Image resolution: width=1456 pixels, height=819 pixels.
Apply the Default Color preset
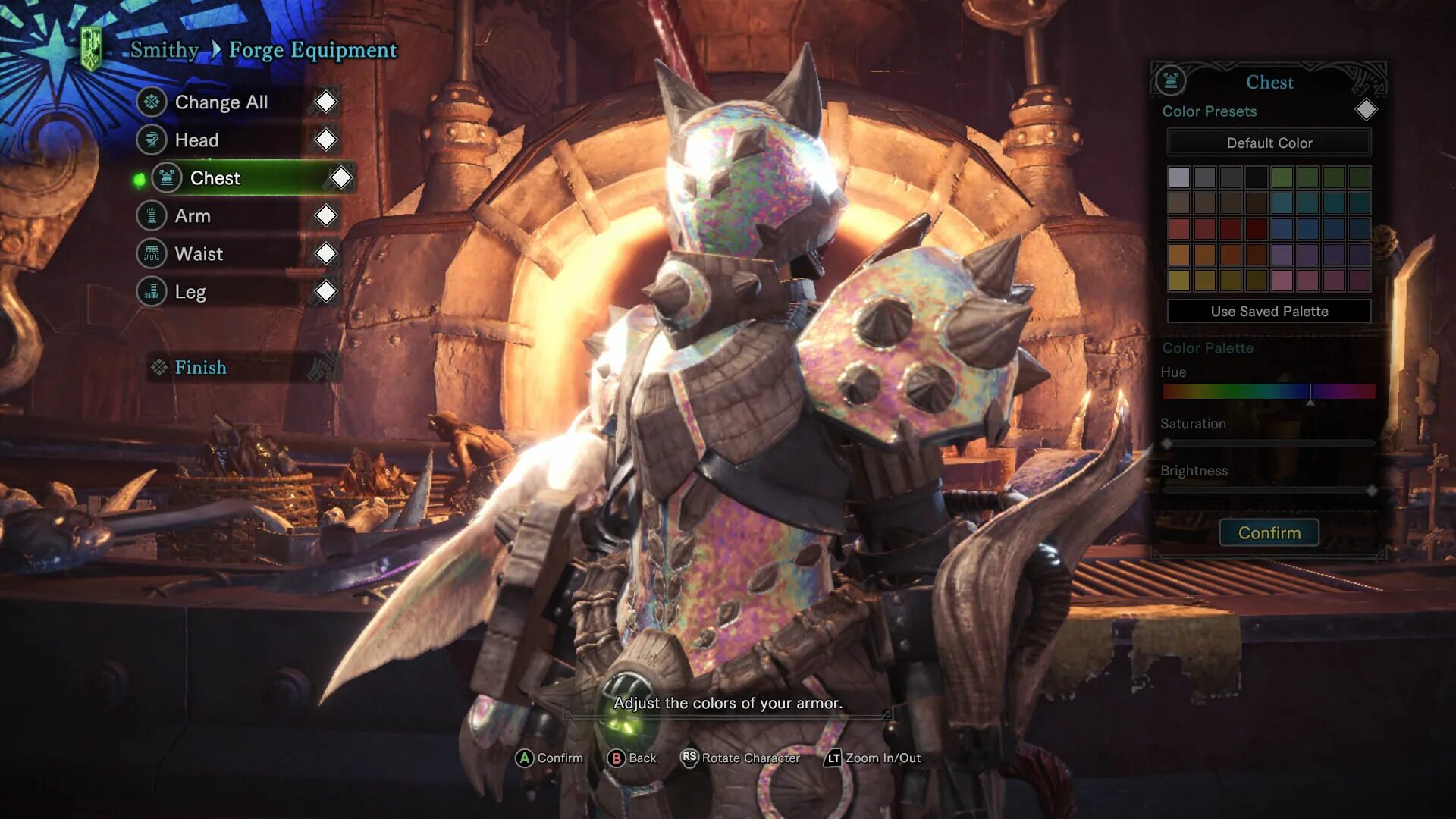click(x=1269, y=143)
